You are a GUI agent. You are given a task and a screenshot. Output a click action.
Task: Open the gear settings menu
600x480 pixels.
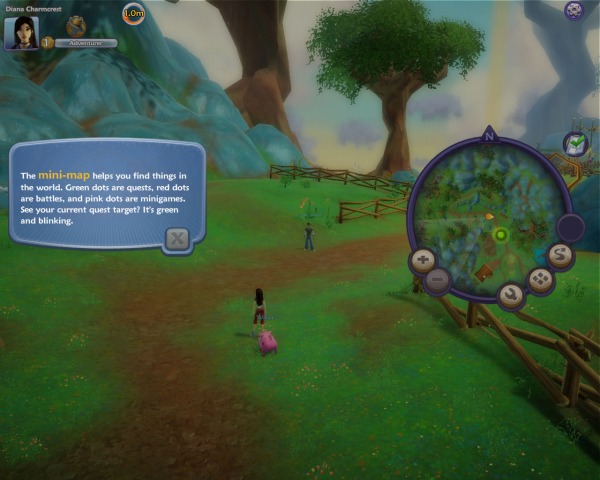(574, 10)
